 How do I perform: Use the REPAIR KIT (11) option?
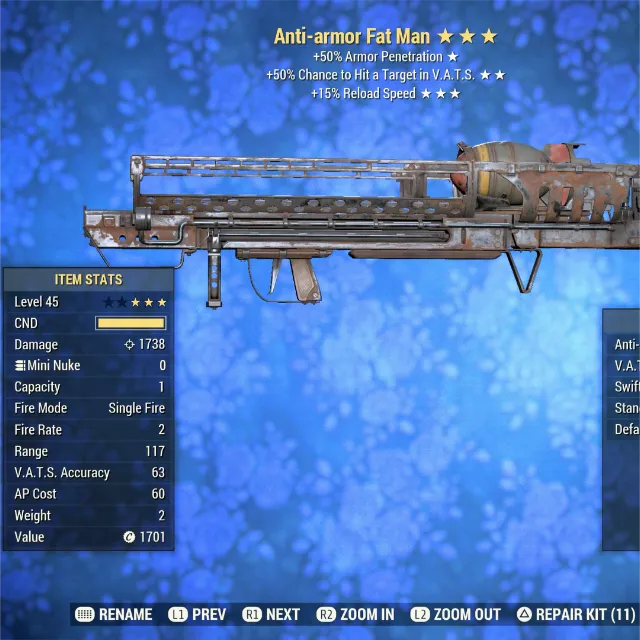click(x=576, y=614)
